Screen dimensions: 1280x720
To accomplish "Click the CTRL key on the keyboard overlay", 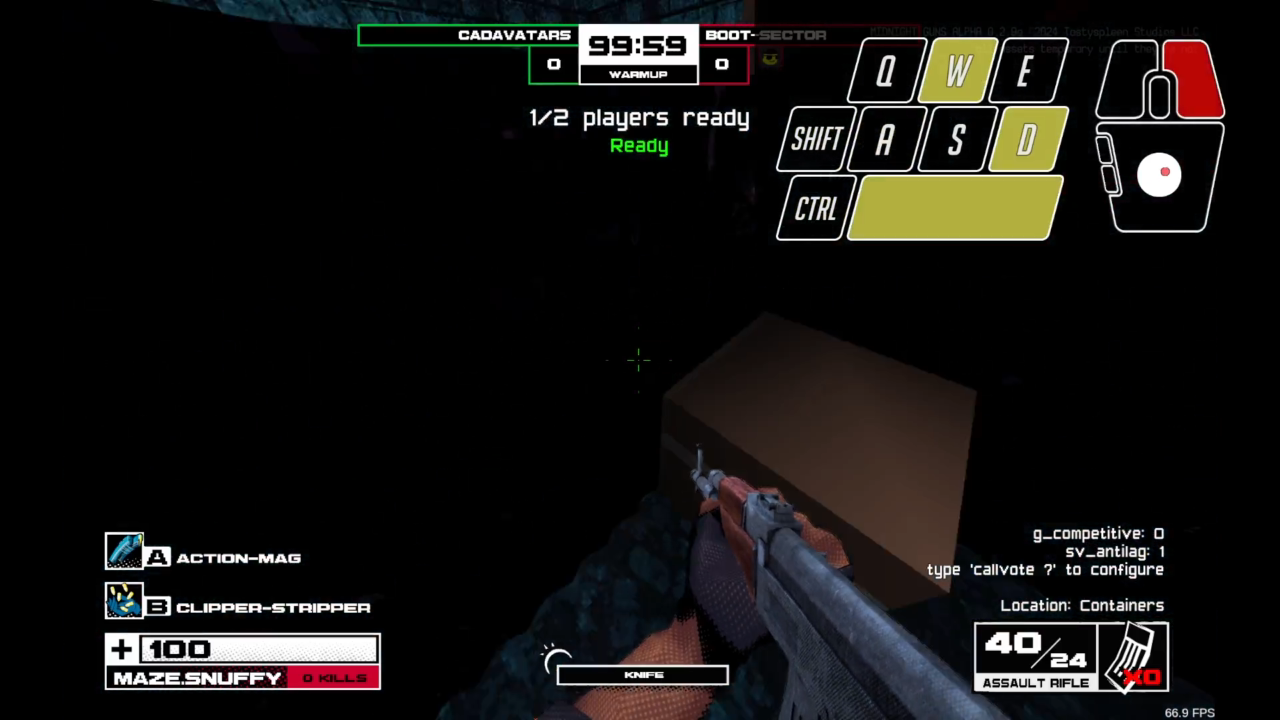I will point(814,208).
